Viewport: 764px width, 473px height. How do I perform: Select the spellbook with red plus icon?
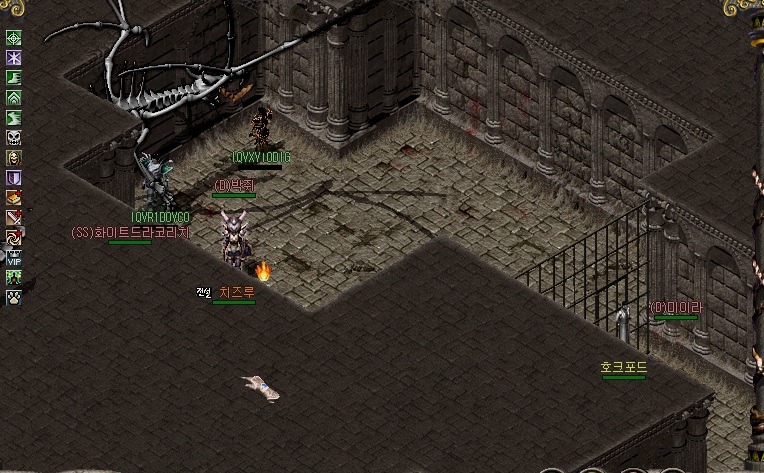14,198
